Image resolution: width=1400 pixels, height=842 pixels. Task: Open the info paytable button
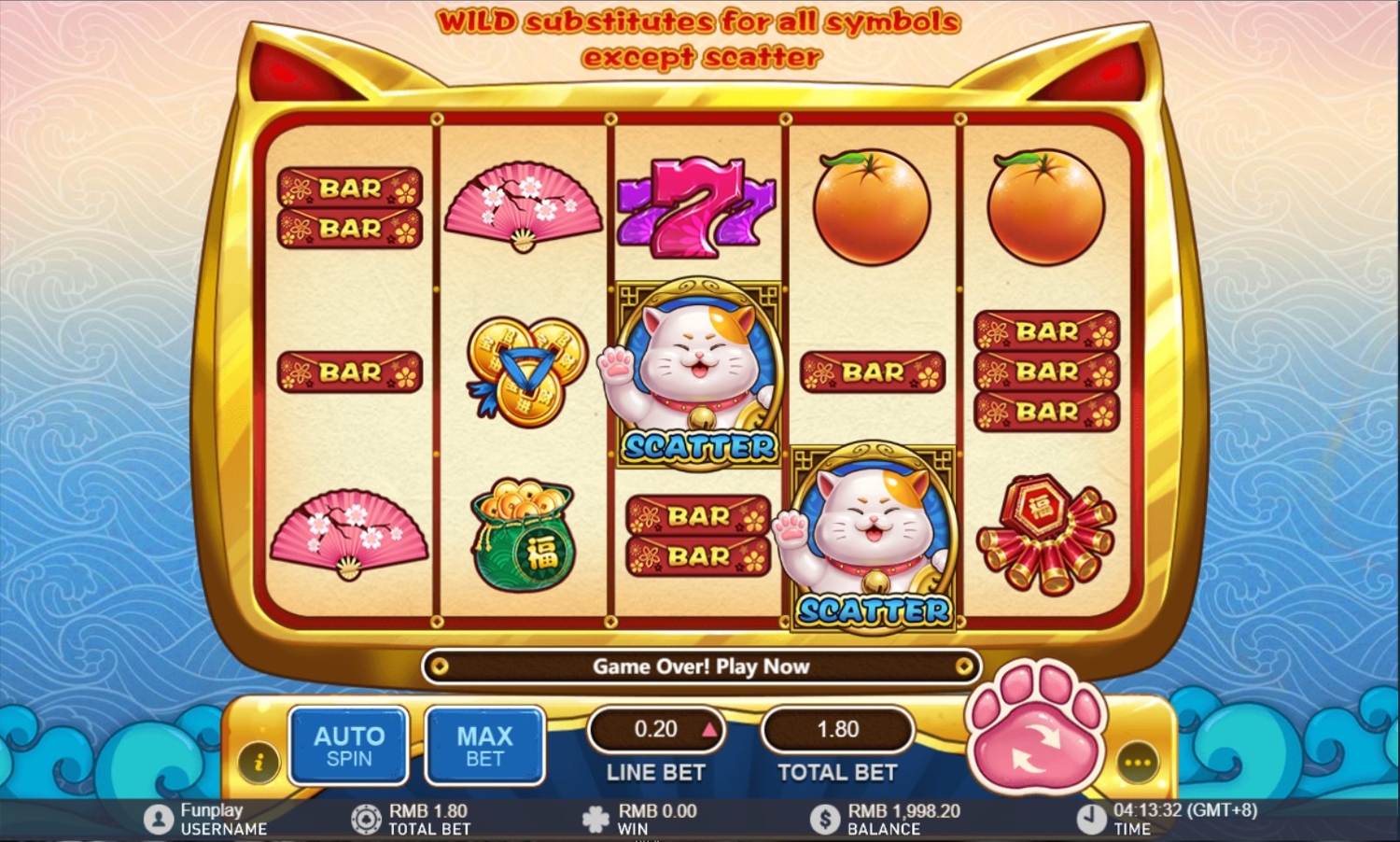(259, 762)
